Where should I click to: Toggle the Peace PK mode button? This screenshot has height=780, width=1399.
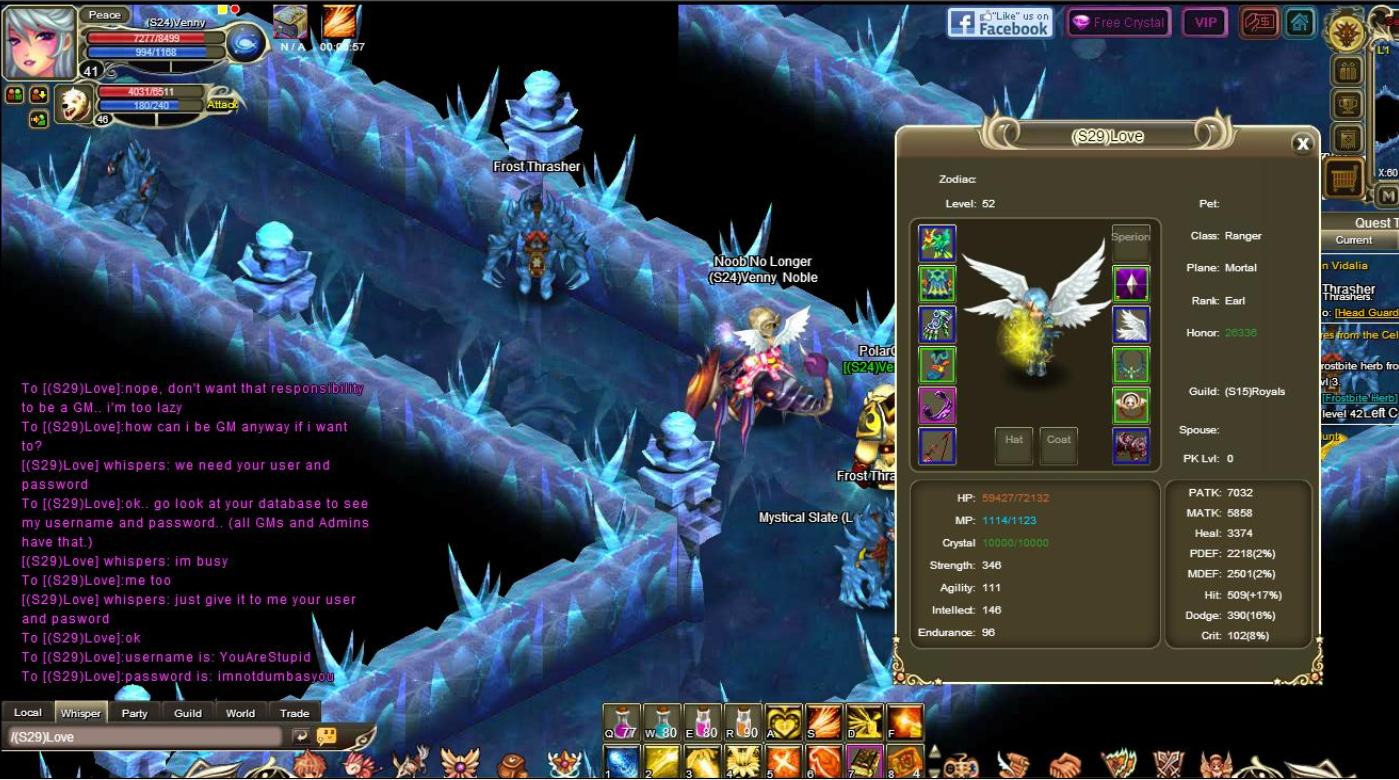(x=104, y=15)
